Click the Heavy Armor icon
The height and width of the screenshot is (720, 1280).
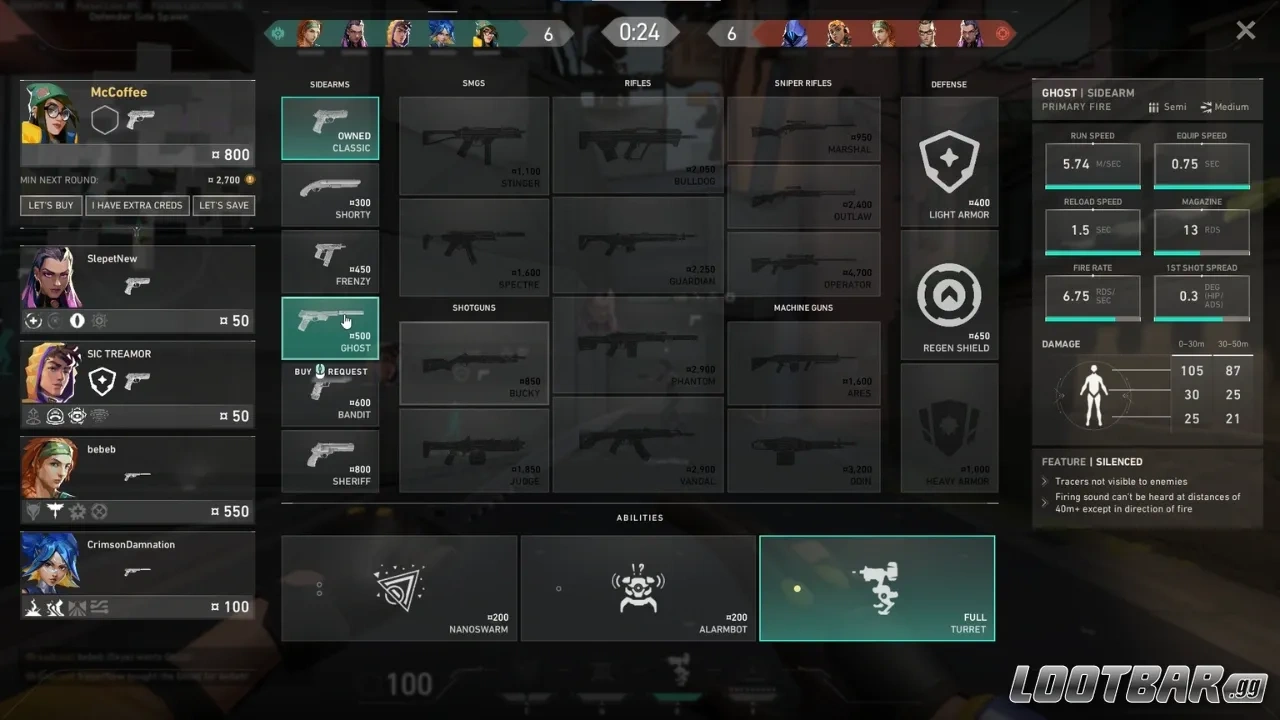point(948,428)
